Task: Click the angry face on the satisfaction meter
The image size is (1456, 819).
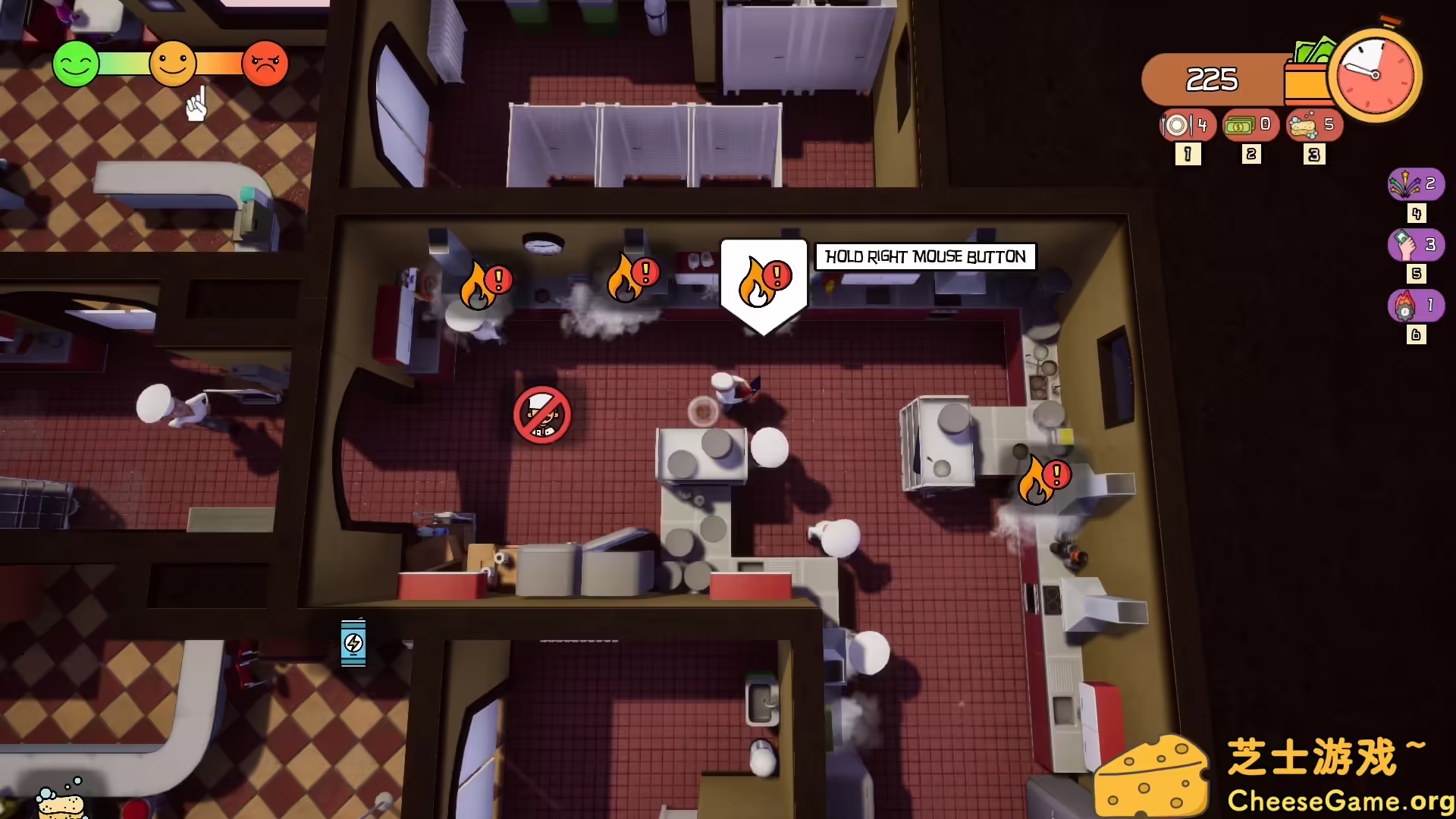Action: [x=264, y=64]
